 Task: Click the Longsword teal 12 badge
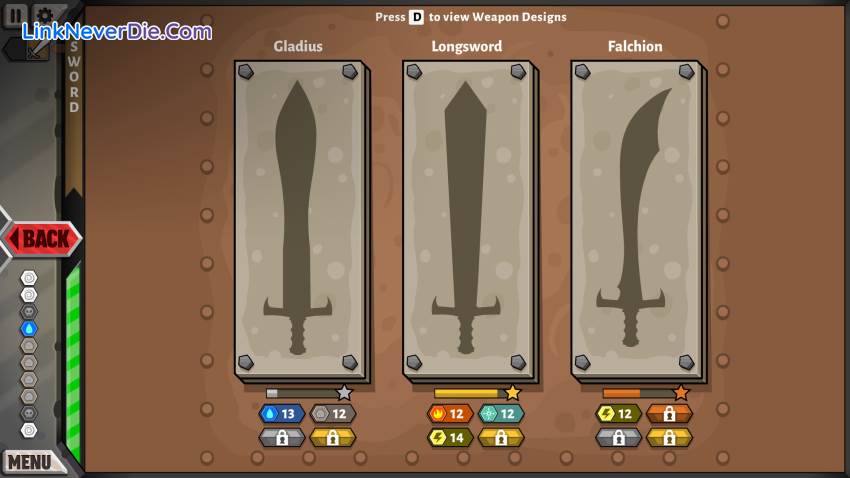tap(501, 414)
